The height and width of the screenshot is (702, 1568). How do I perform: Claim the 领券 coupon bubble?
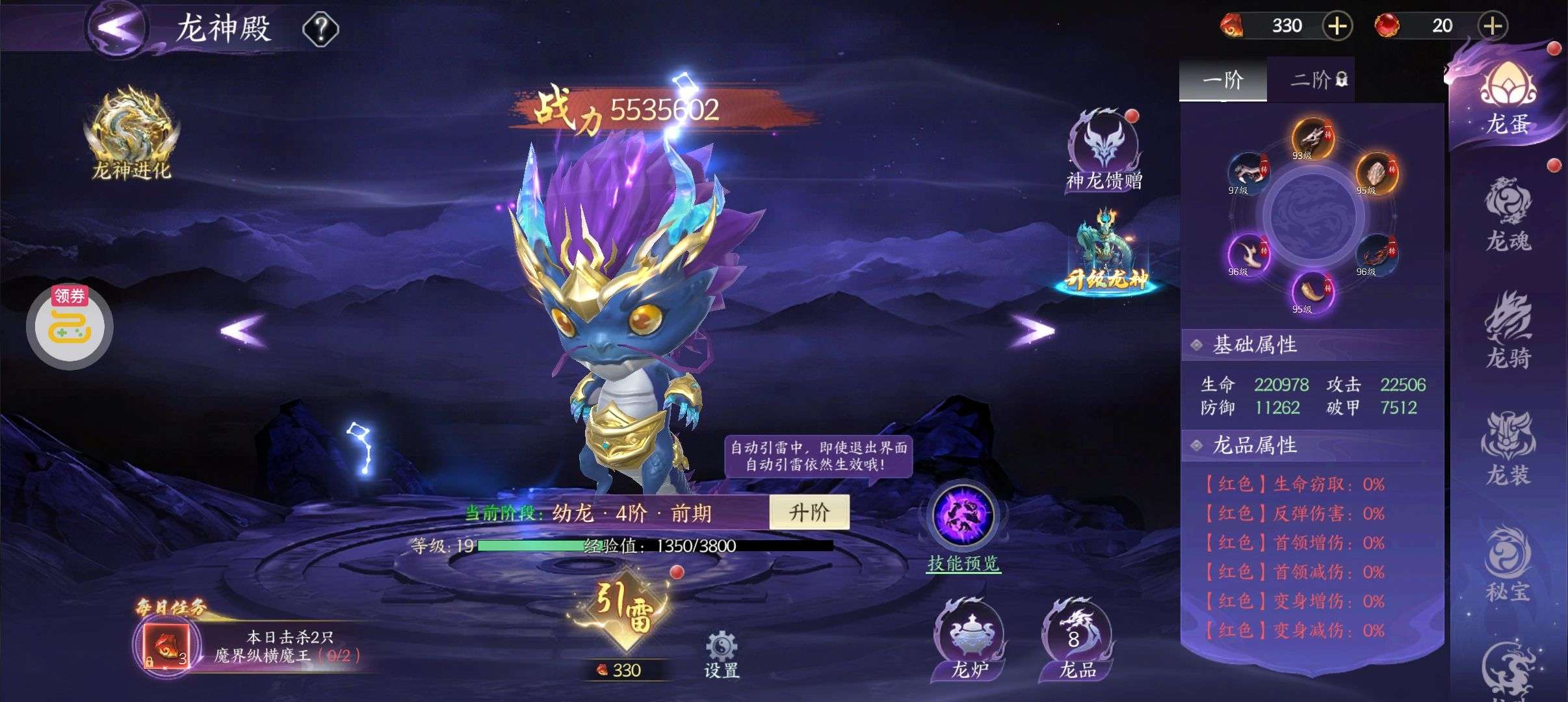point(70,325)
